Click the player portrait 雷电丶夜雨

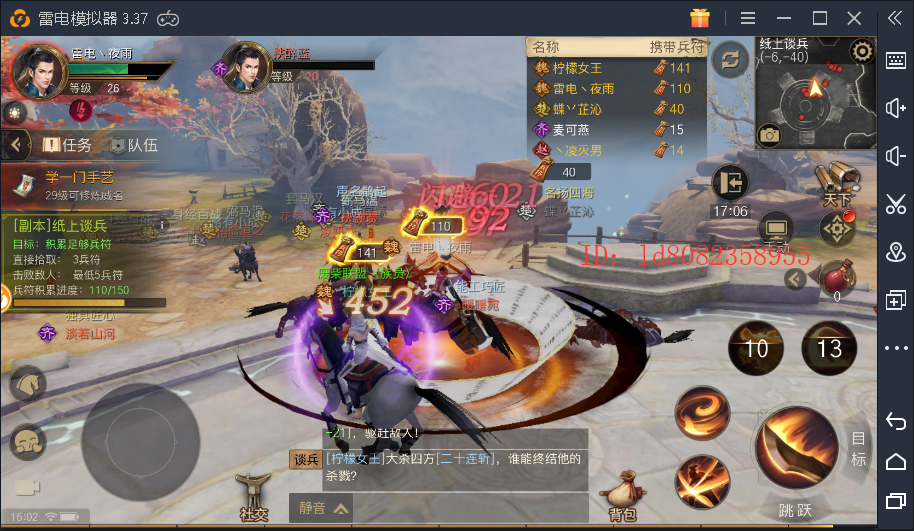tap(38, 70)
